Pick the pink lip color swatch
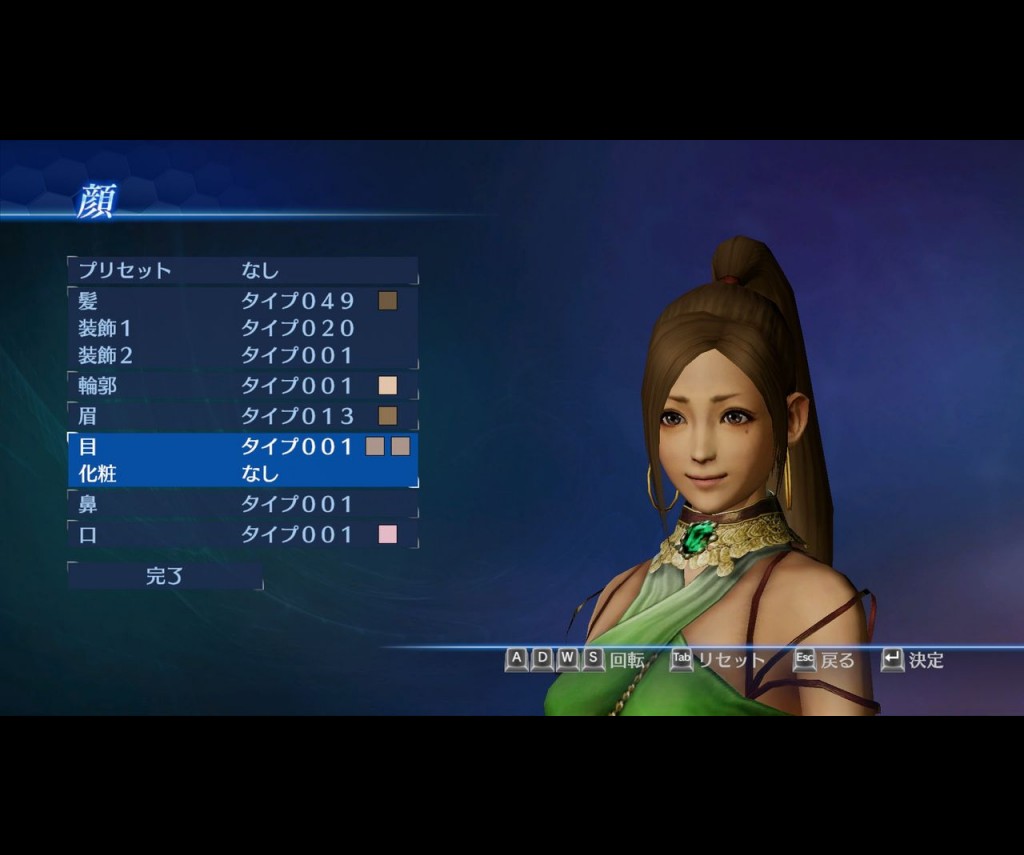The height and width of the screenshot is (855, 1024). (x=388, y=535)
